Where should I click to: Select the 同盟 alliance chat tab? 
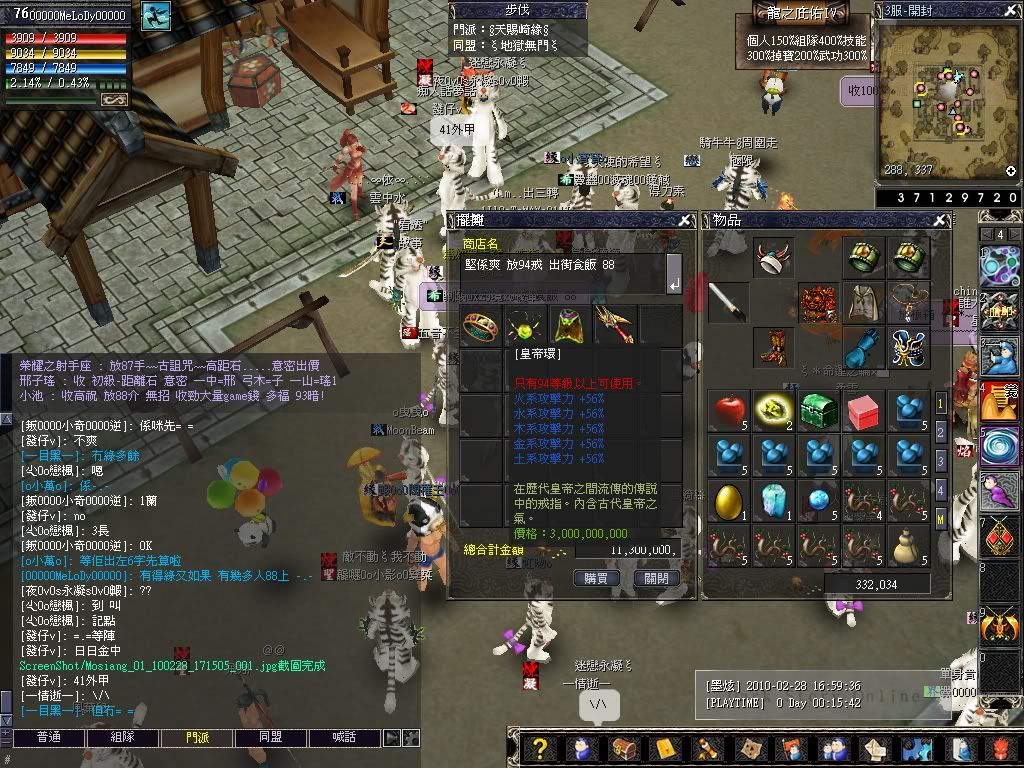point(270,737)
